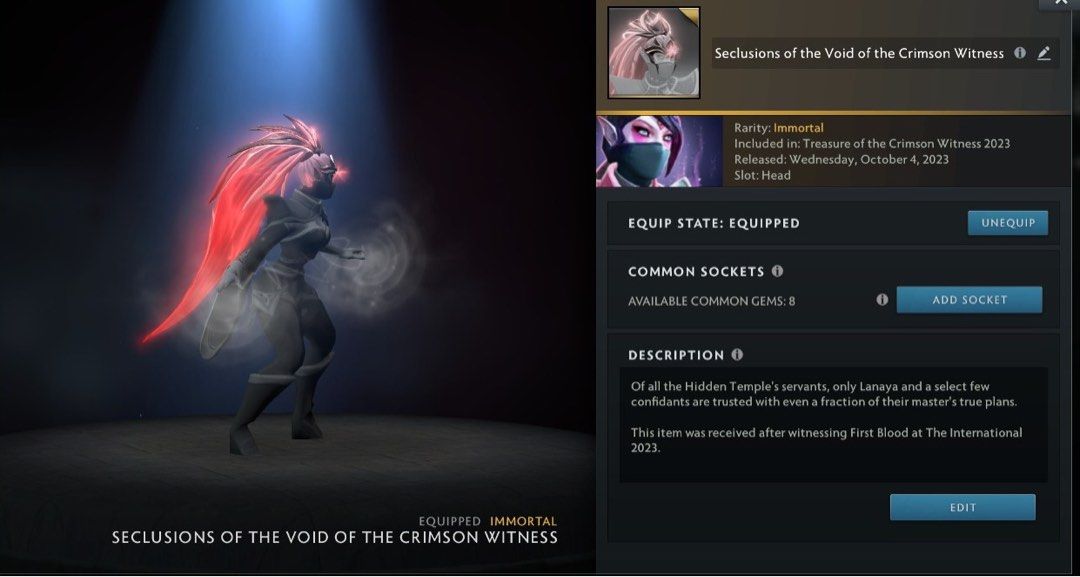Unequip the Crimson Witness item
The width and height of the screenshot is (1080, 577).
[1007, 223]
